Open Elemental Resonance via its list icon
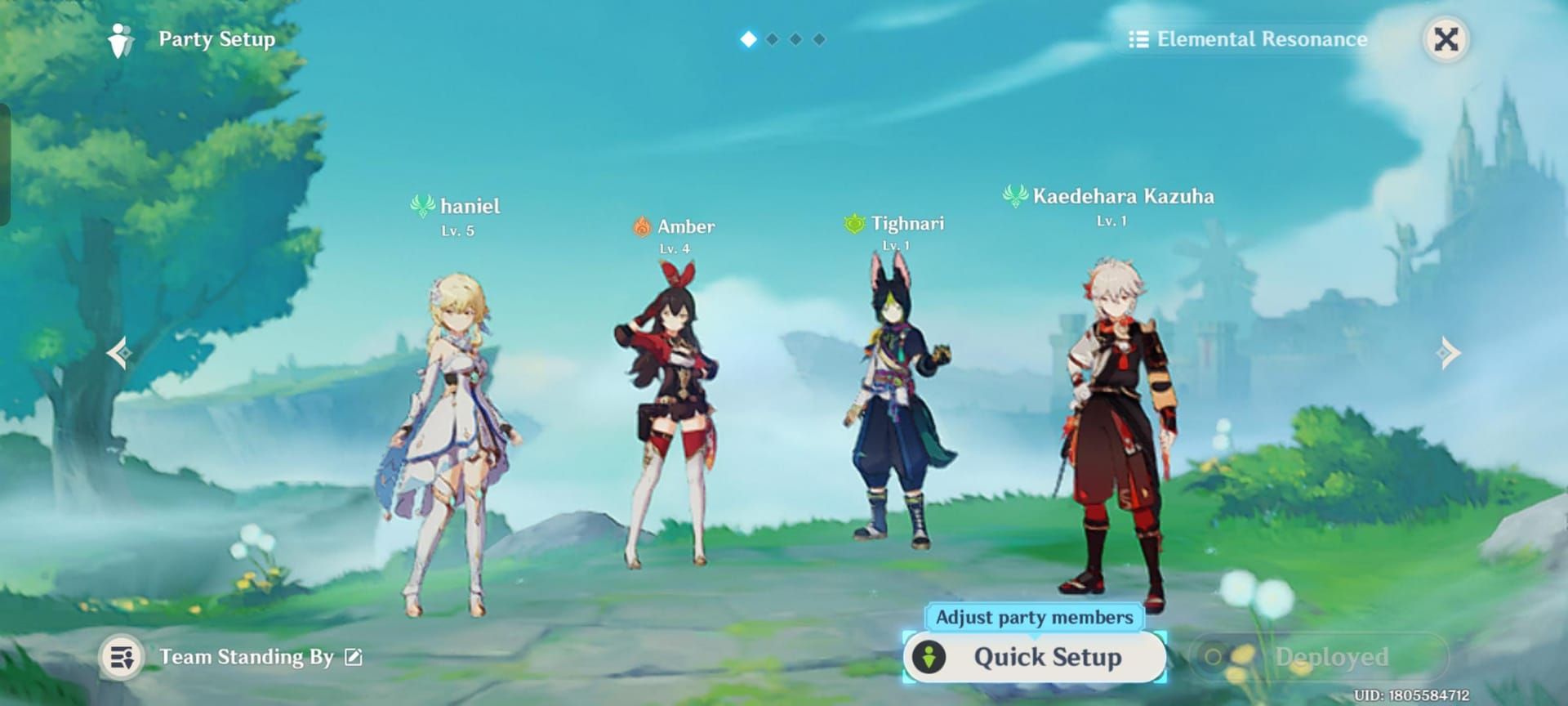 1138,38
